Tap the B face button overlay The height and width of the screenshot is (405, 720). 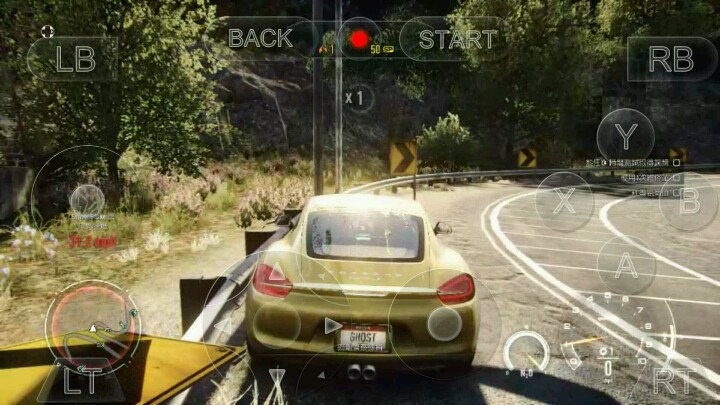click(x=689, y=201)
